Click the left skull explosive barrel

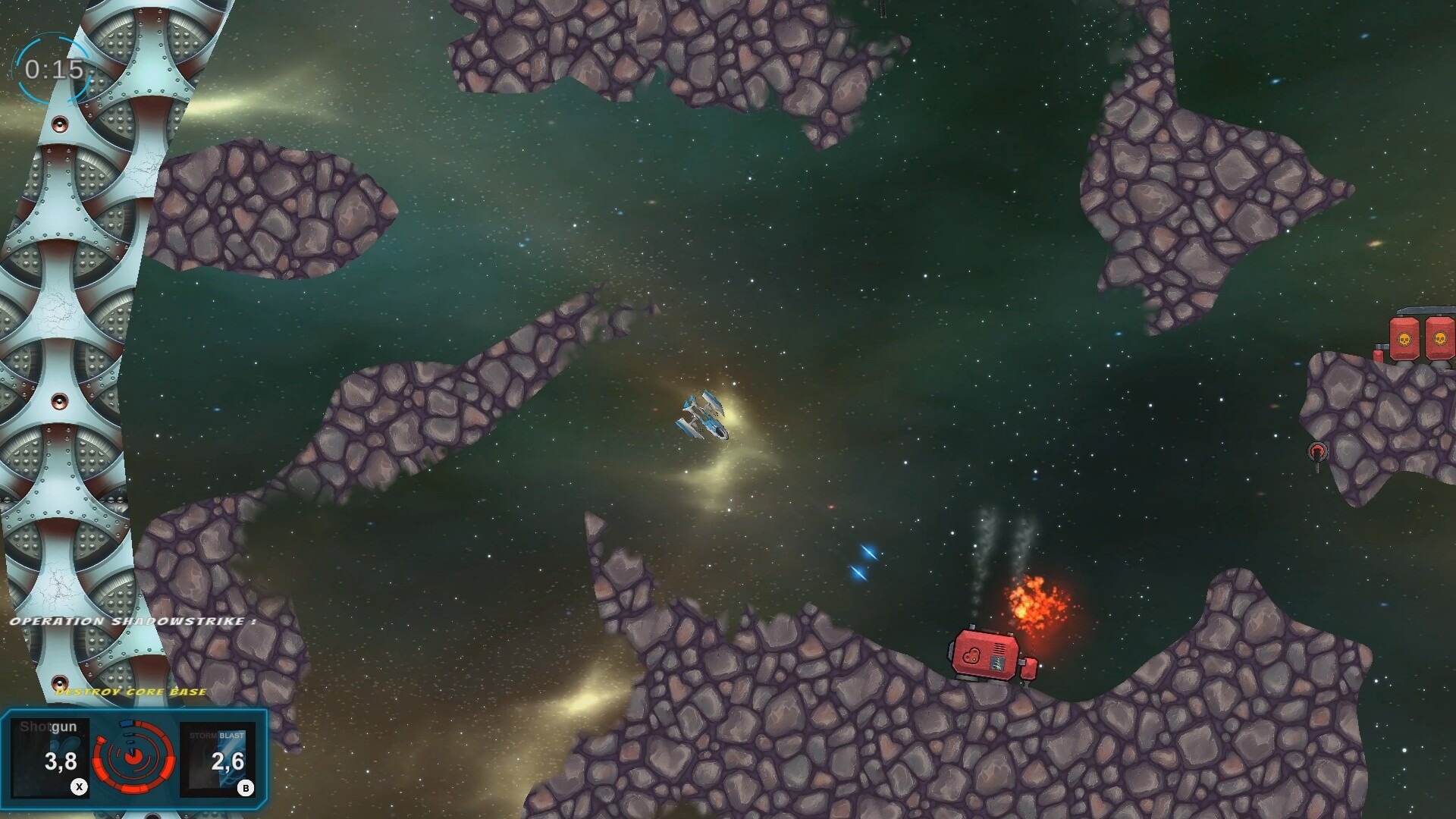tap(1404, 338)
